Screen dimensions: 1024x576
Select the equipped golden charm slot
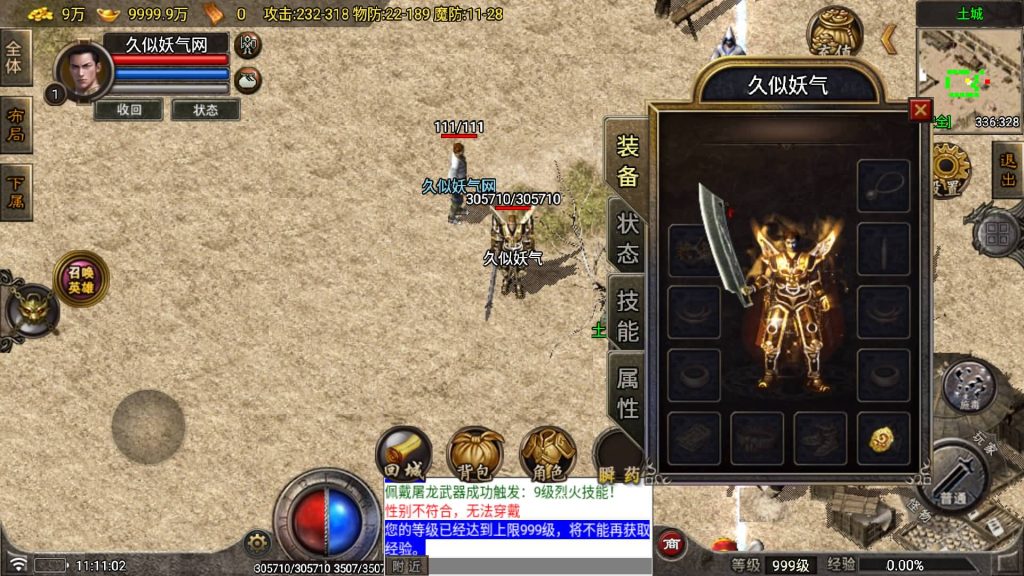[x=882, y=438]
